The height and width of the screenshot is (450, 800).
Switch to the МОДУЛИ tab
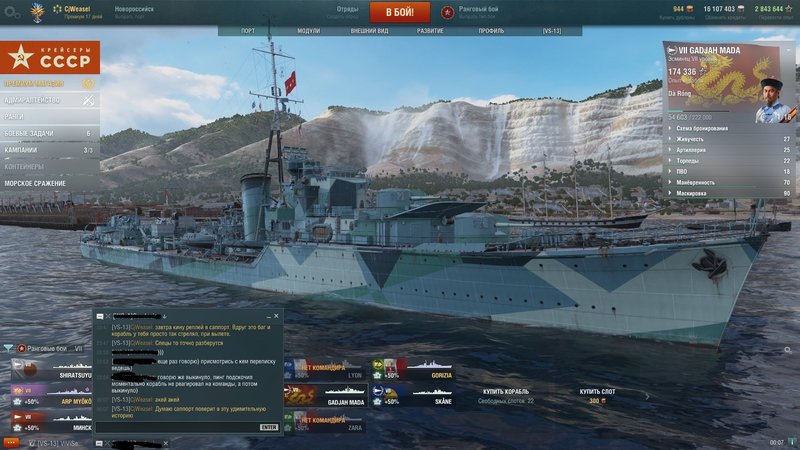pos(308,31)
